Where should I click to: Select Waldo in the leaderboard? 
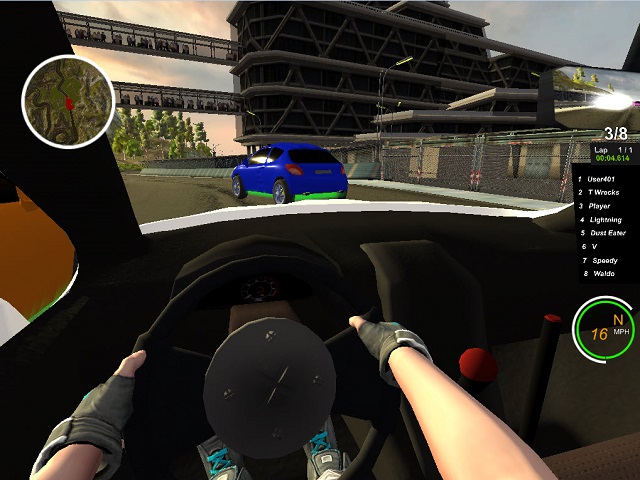603,273
